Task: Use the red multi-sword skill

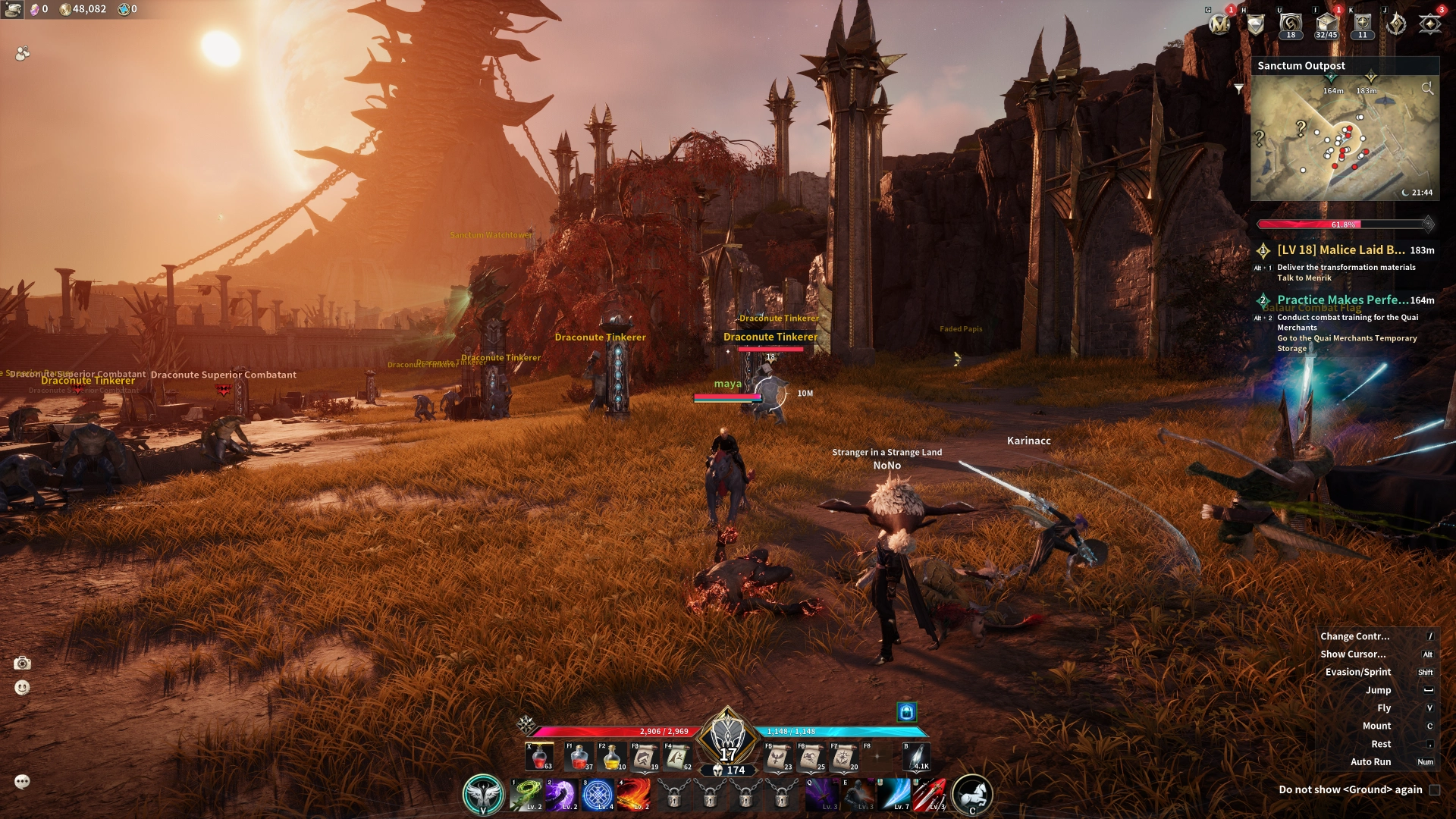Action: coord(930,795)
